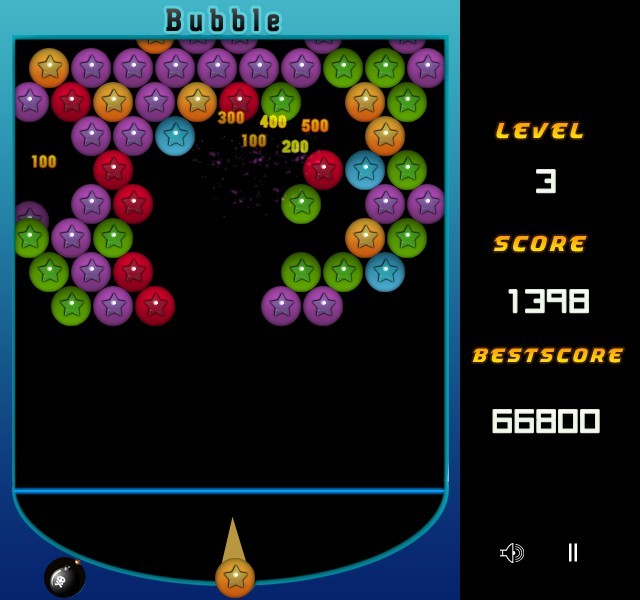This screenshot has width=640, height=600.
Task: Click the orange star bubble in the launcher
Action: click(235, 577)
